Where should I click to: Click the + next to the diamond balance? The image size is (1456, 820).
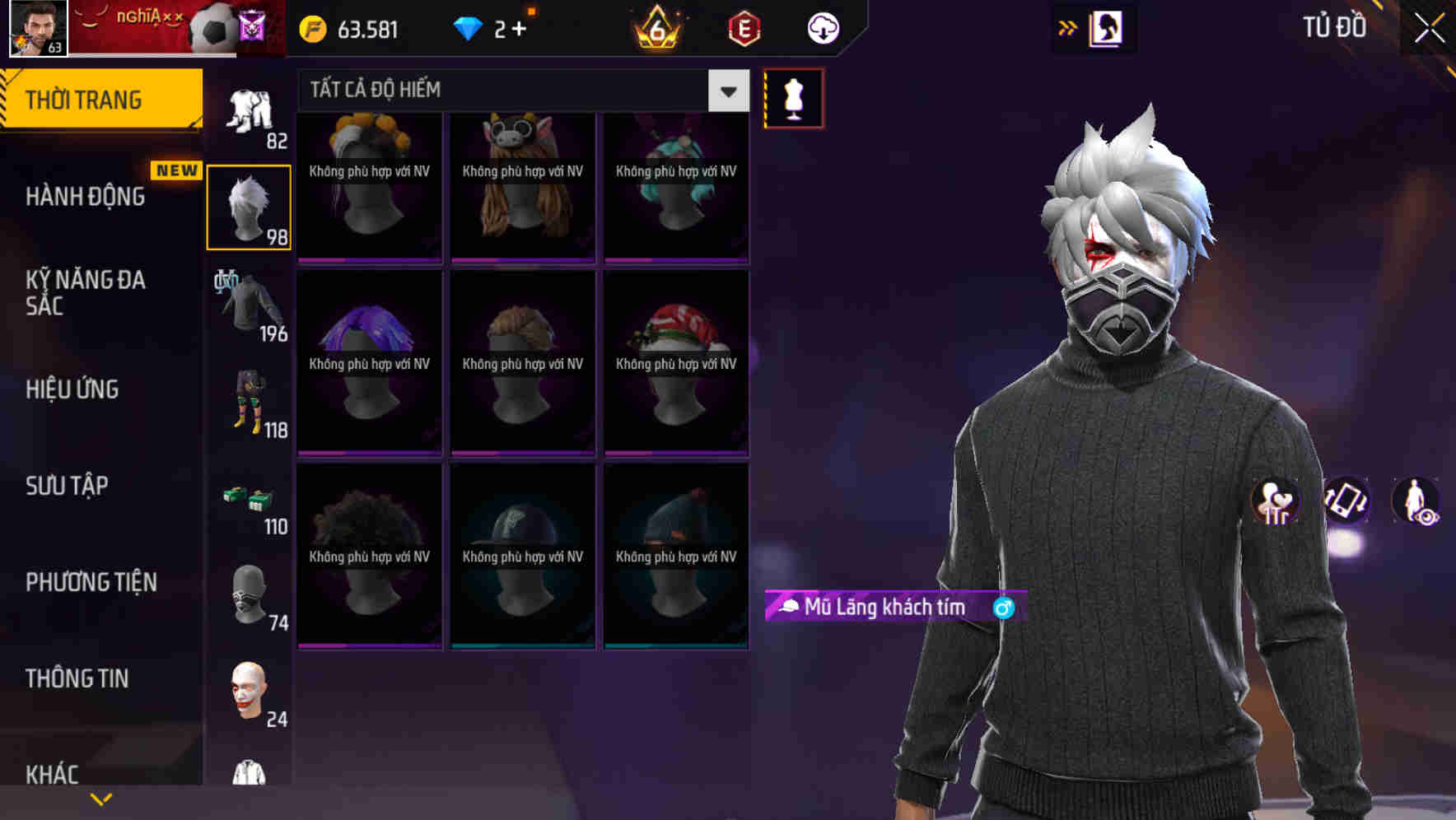pyautogui.click(x=517, y=27)
